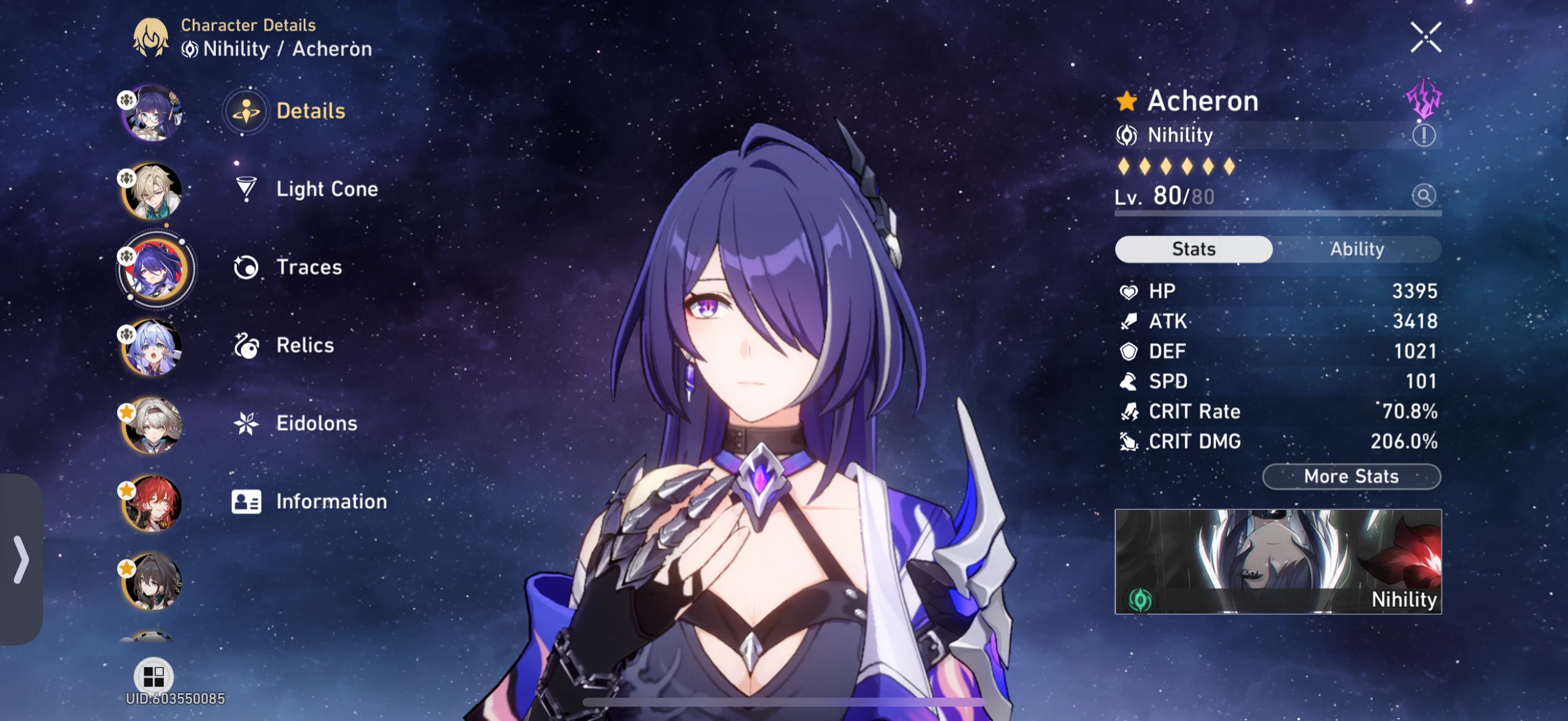The width and height of the screenshot is (1568, 721).
Task: Collapse Character Details via top-right X
Action: coord(1425,36)
